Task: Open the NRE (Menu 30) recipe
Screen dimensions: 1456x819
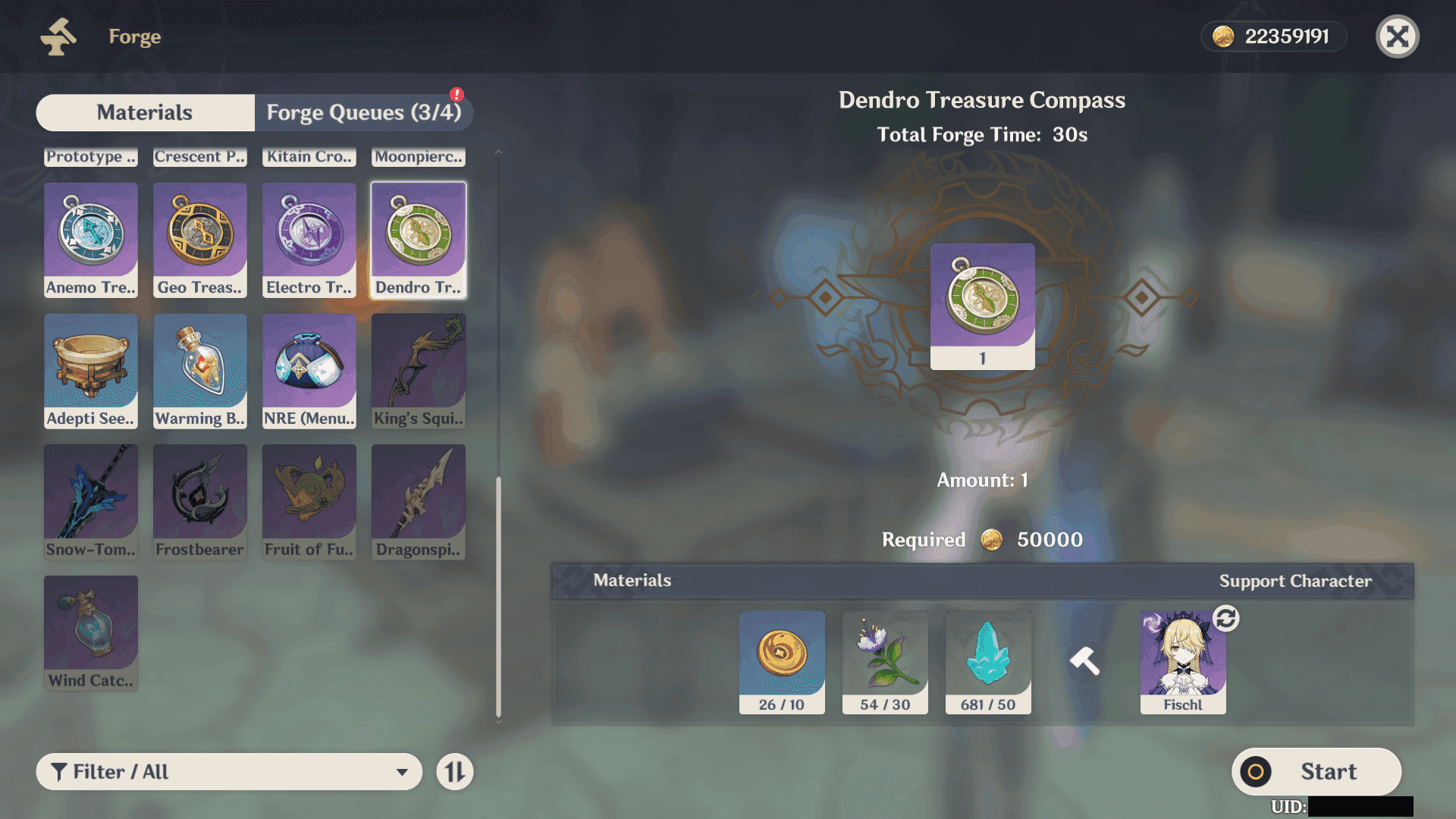Action: click(309, 371)
